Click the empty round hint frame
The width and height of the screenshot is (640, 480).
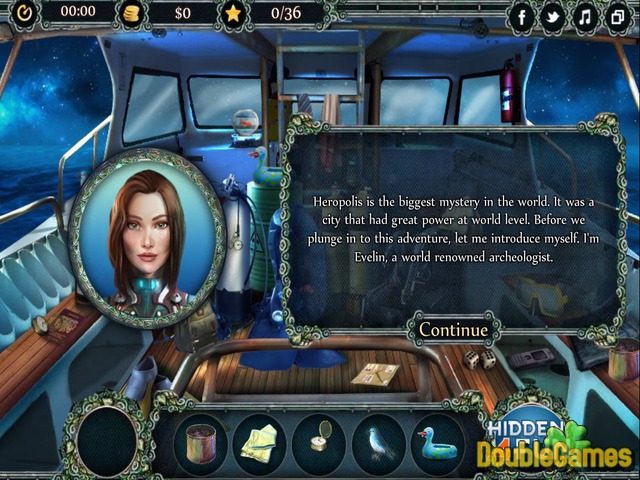[106, 440]
